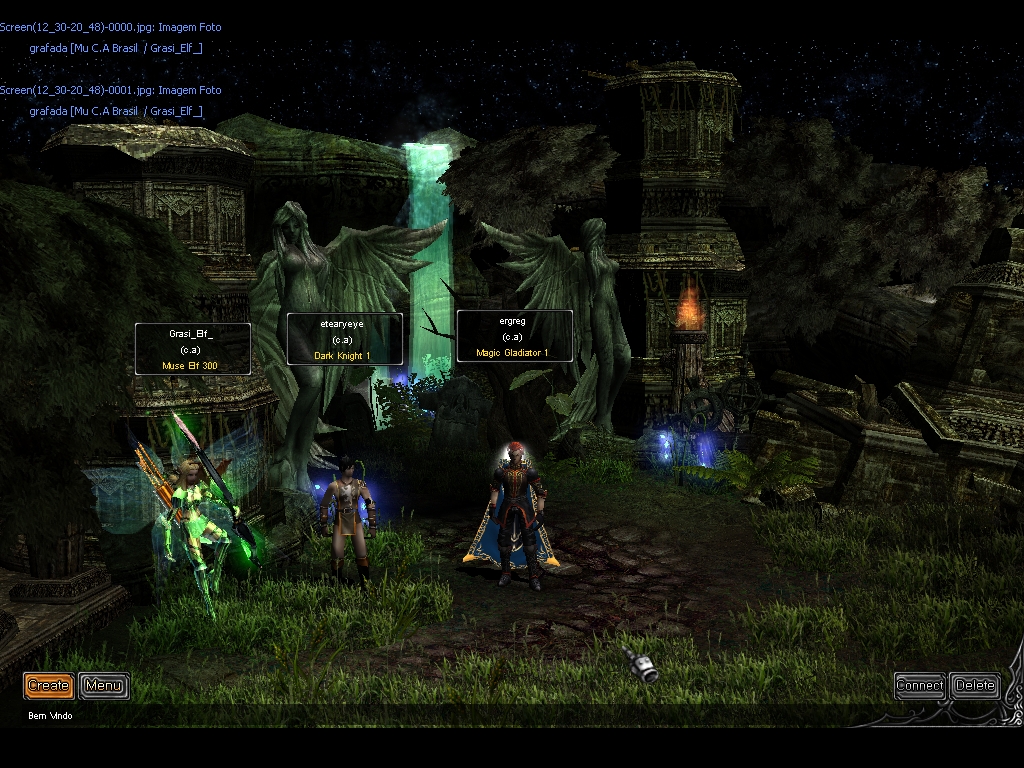Click the Create character button
This screenshot has width=1024, height=768.
coord(48,685)
